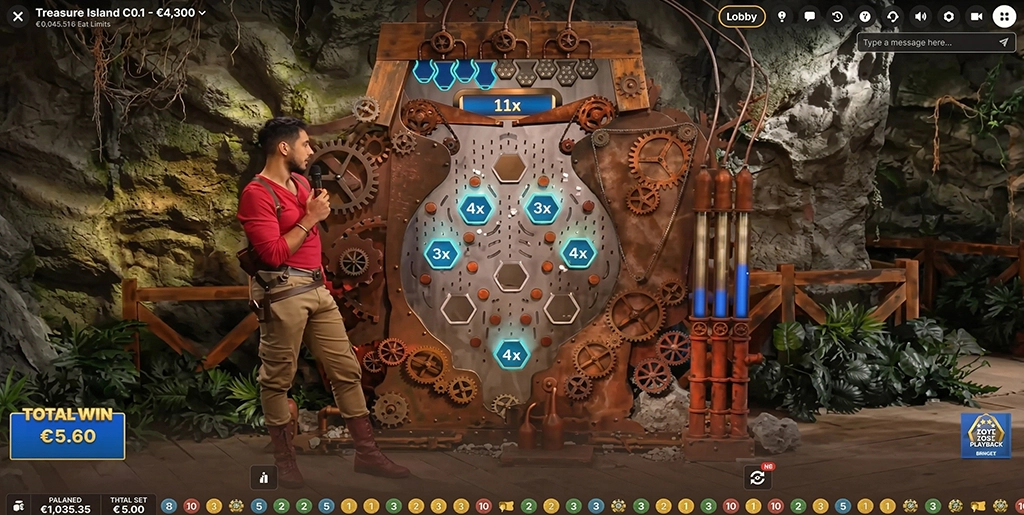Open settings with the gear icon
This screenshot has height=515, width=1024.
coord(948,16)
